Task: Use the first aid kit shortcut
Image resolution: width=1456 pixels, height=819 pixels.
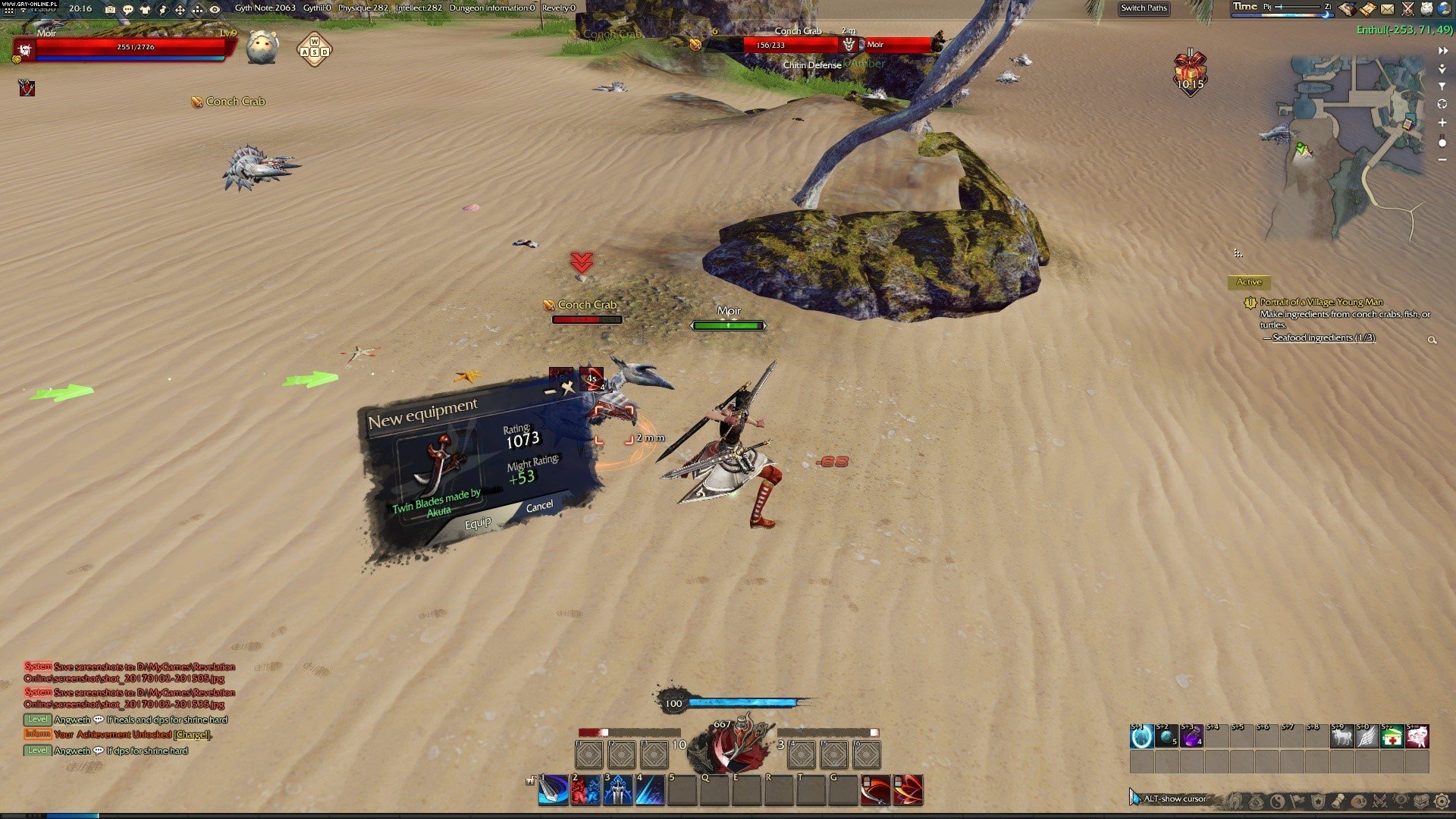Action: [x=1392, y=736]
